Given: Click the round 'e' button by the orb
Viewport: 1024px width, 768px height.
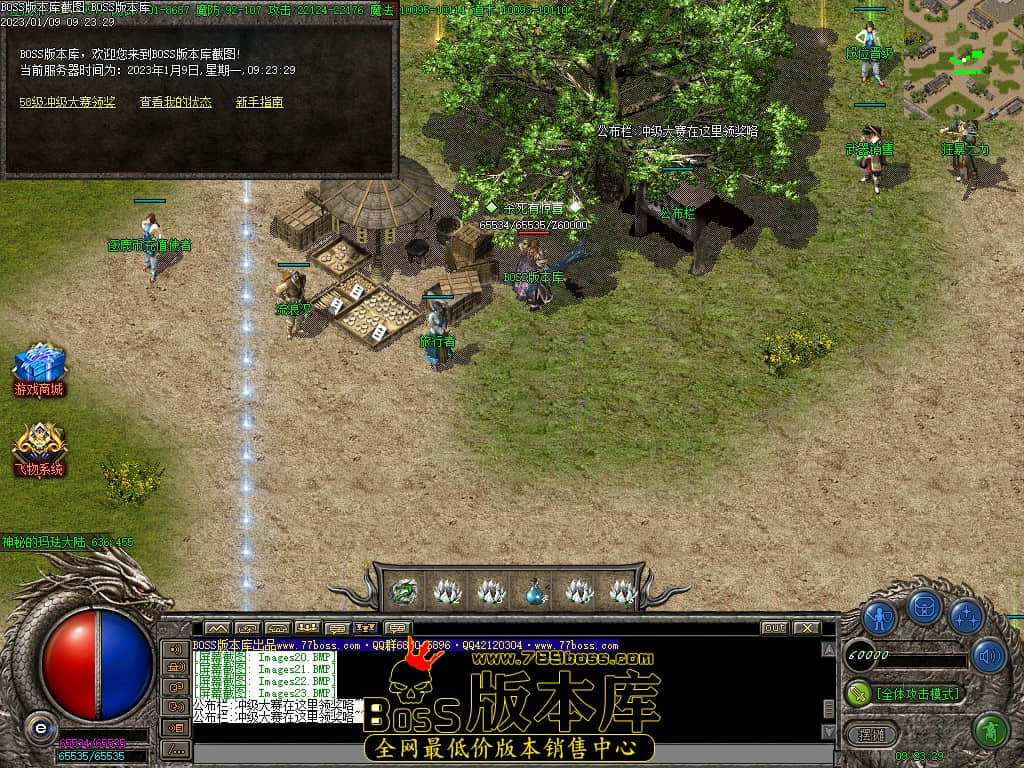Looking at the screenshot, I should coord(39,728).
